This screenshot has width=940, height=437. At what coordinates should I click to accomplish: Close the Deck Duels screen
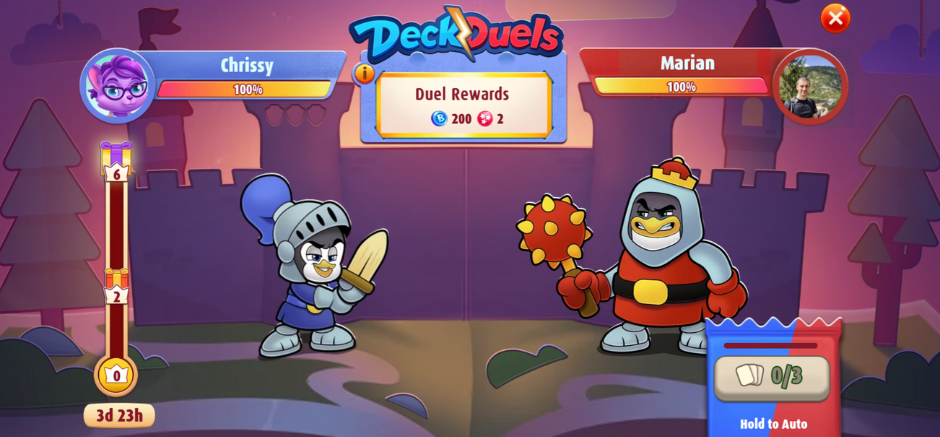coord(835,18)
